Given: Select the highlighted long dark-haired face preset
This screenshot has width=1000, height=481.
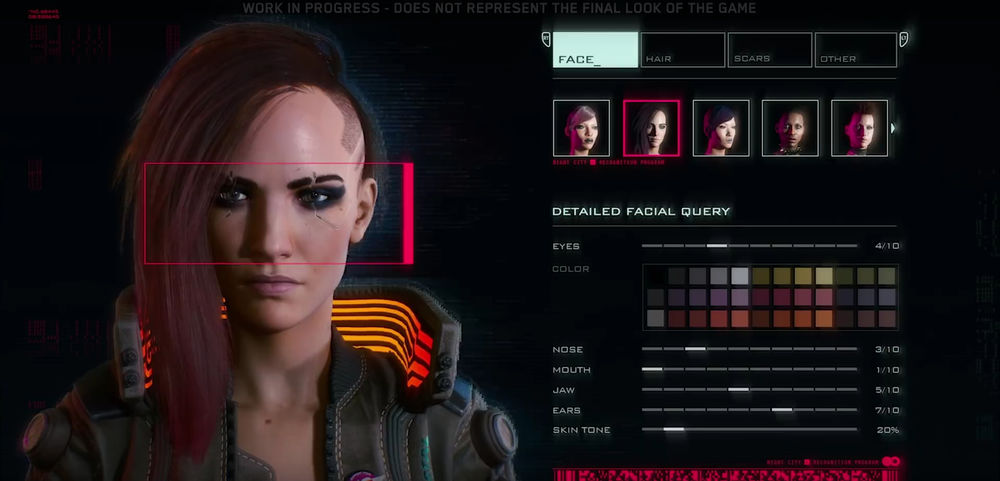Looking at the screenshot, I should [x=651, y=128].
